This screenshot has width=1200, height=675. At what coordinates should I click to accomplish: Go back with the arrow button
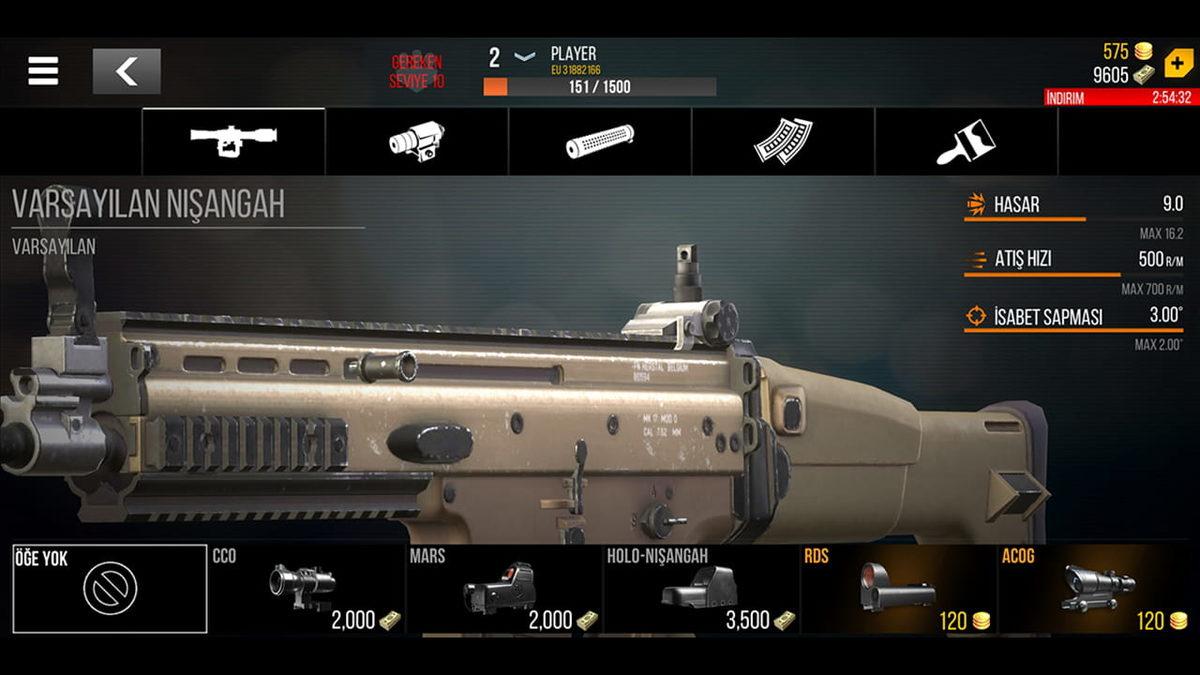point(126,71)
